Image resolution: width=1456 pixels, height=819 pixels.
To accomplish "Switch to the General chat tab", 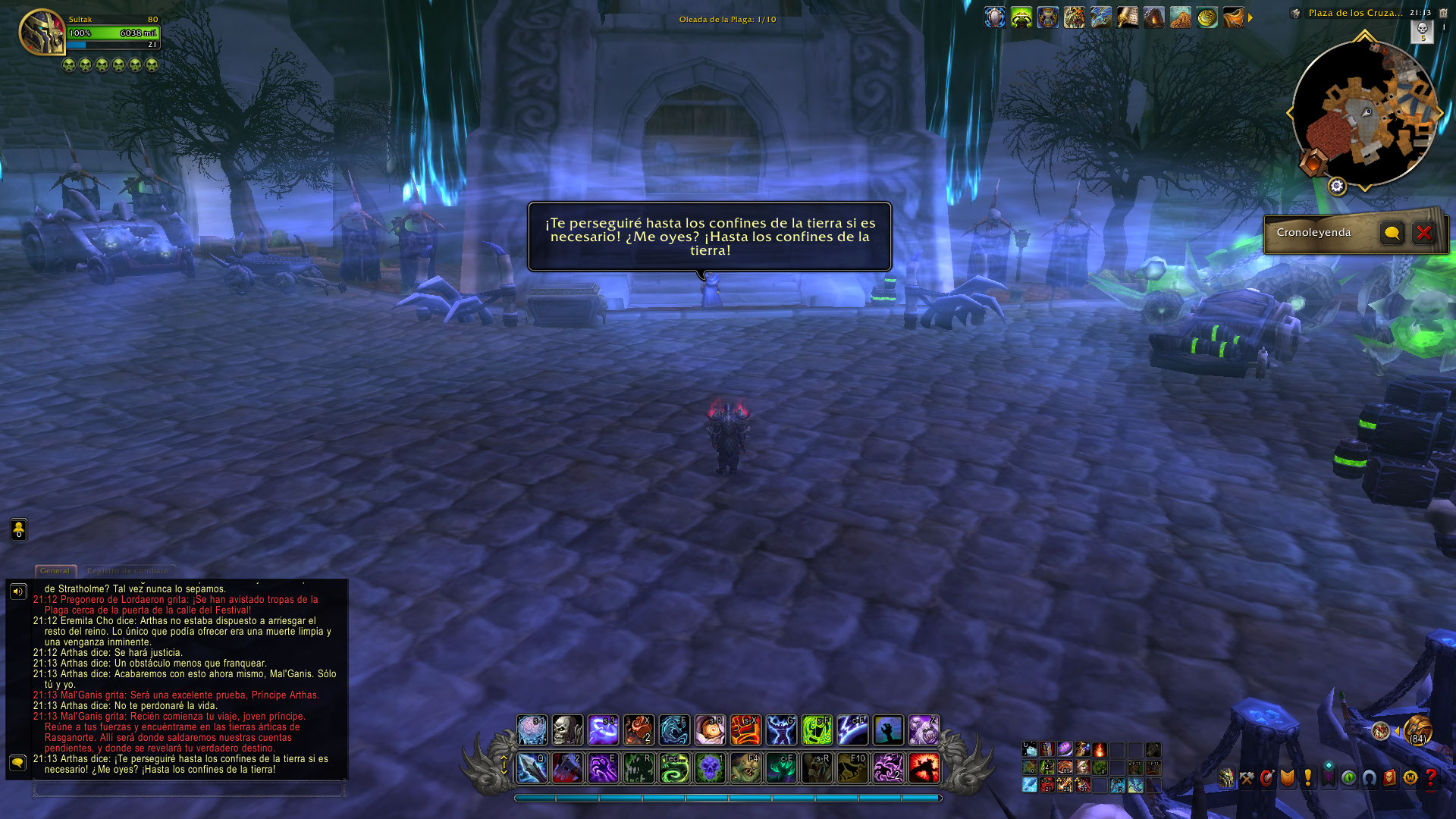I will coord(55,571).
